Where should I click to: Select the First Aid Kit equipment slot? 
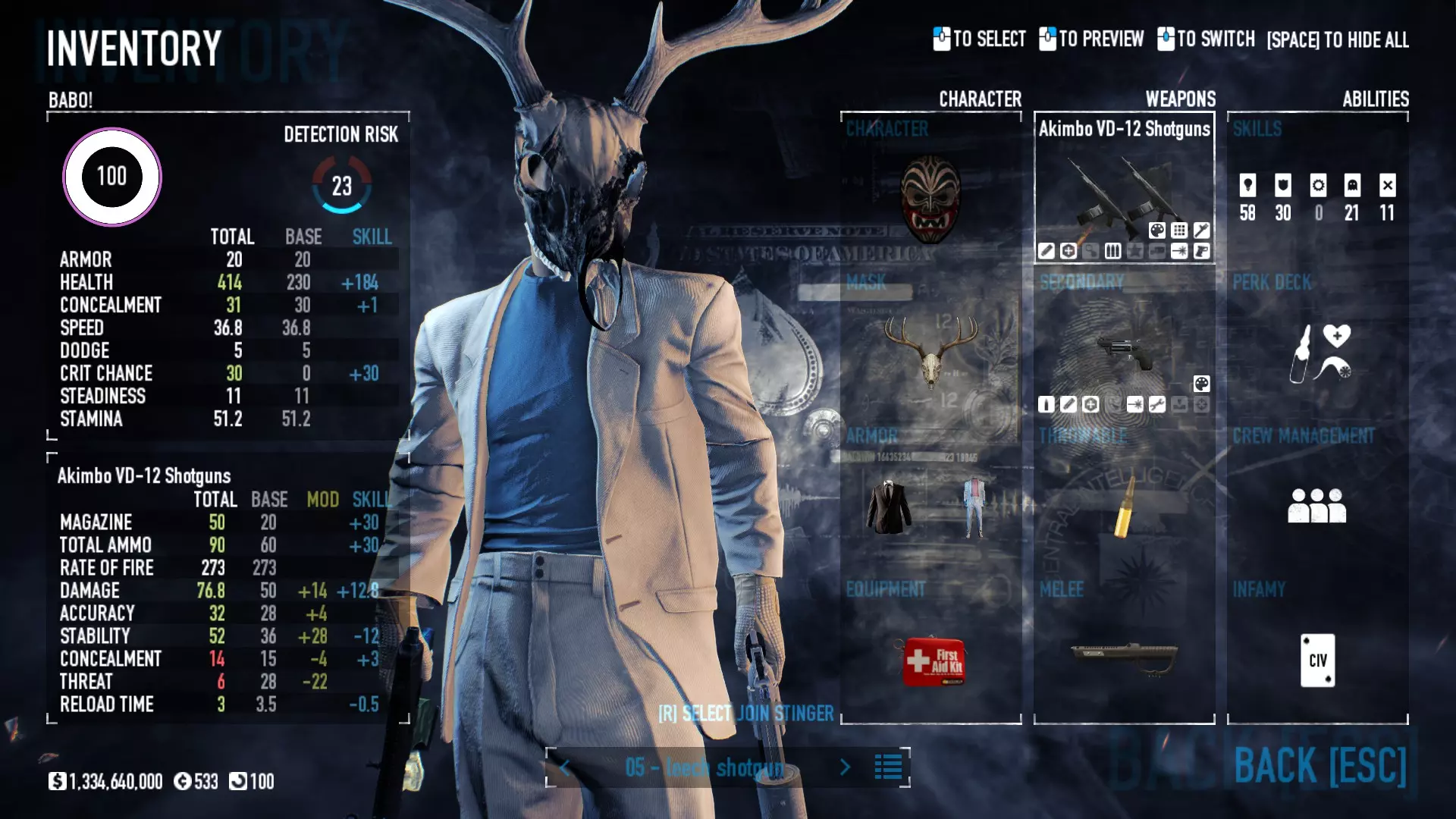[932, 660]
